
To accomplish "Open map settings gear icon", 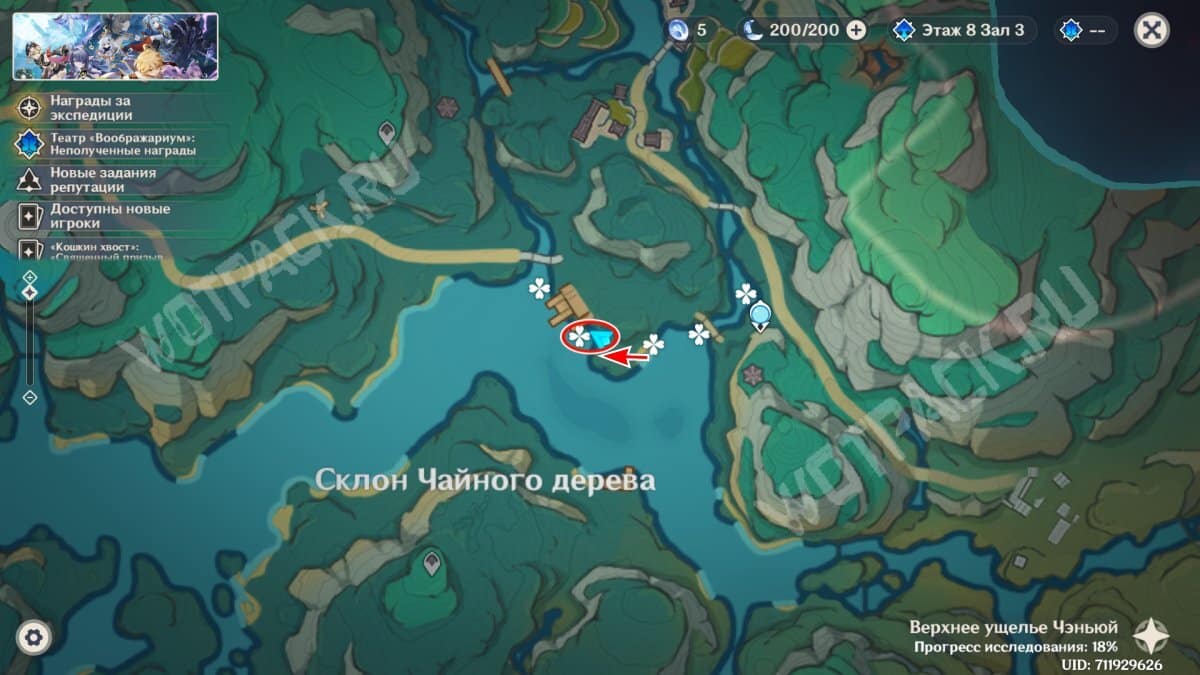I will pos(34,637).
